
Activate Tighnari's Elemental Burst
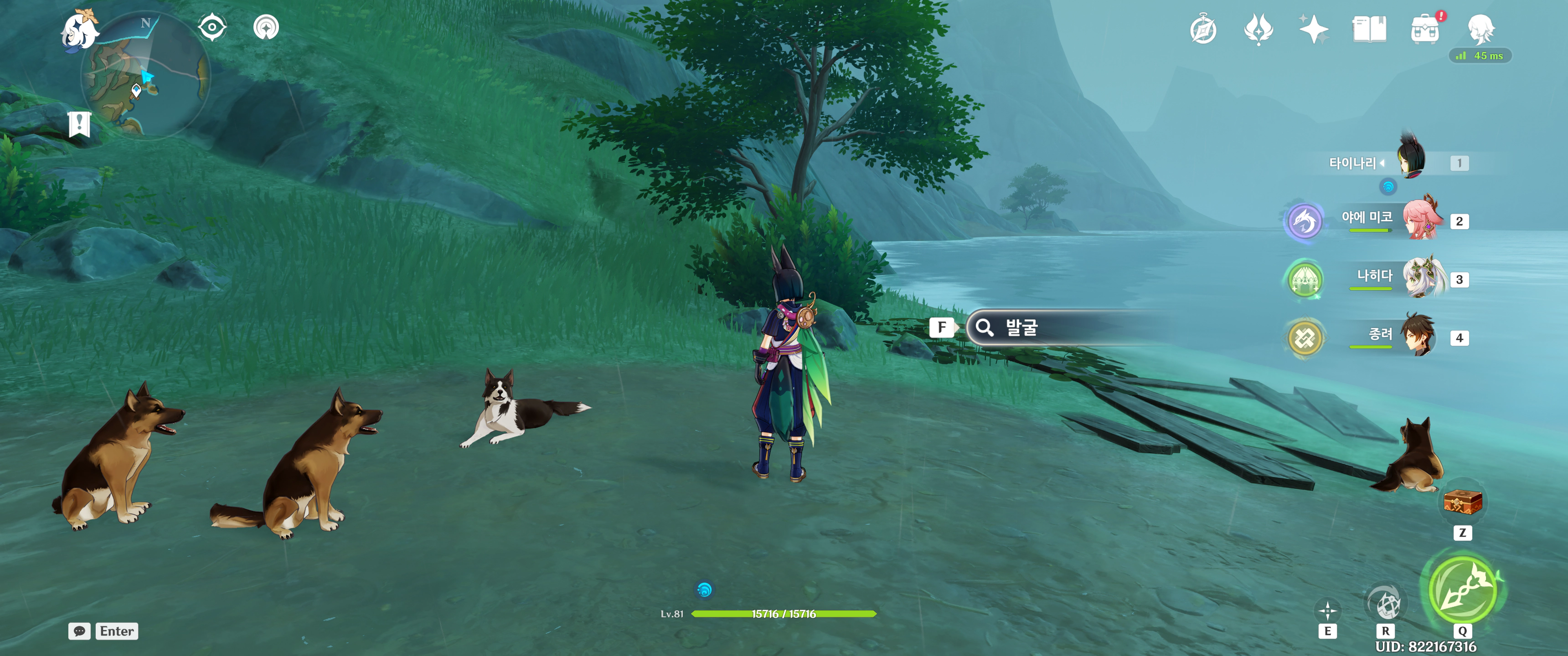[x=1462, y=589]
